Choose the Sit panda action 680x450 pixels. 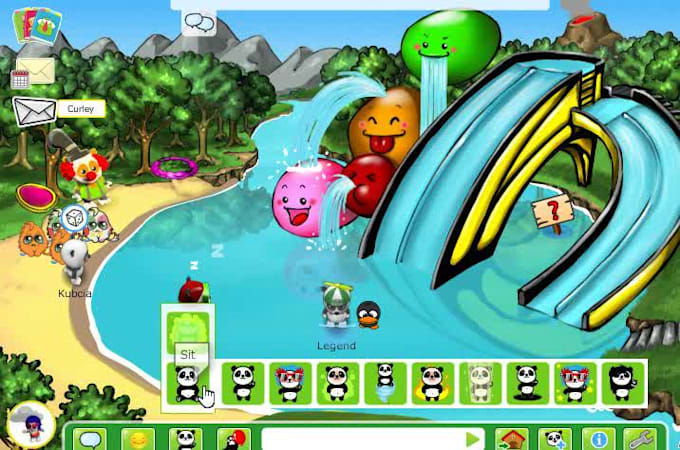pos(187,382)
